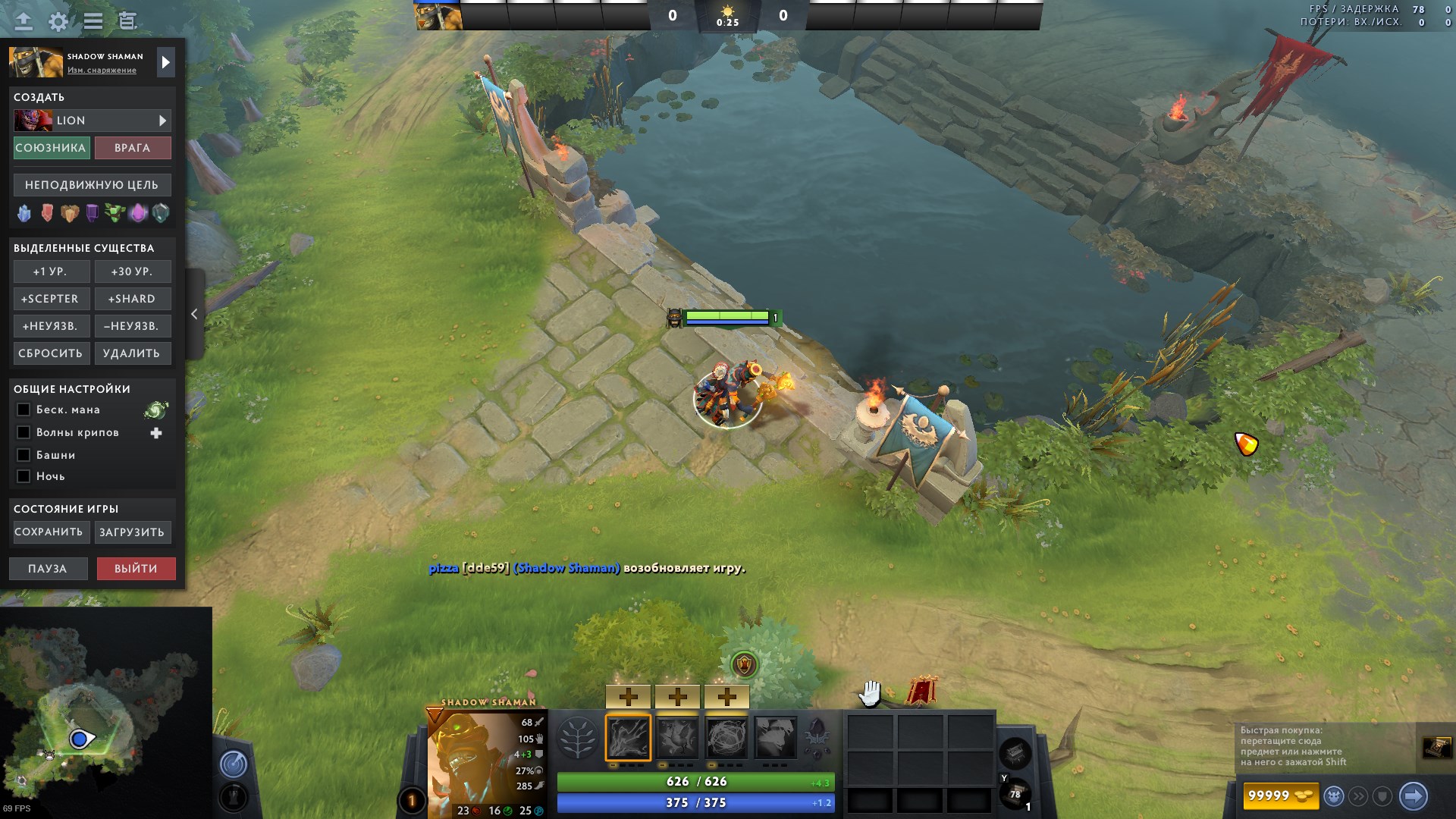Open the settings gear icon
This screenshot has height=819, width=1456.
[x=58, y=21]
